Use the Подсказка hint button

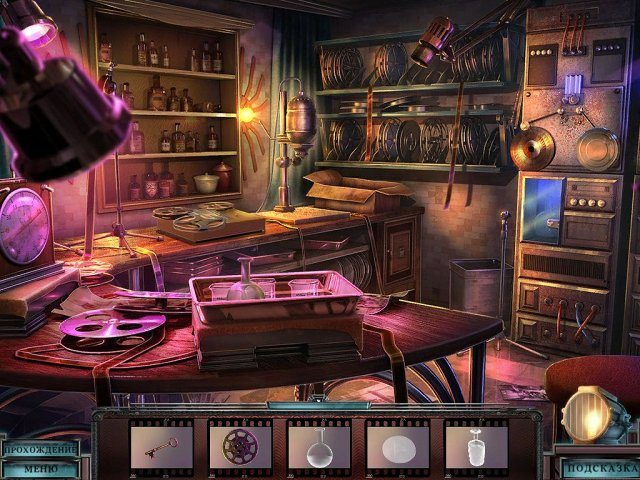point(600,467)
